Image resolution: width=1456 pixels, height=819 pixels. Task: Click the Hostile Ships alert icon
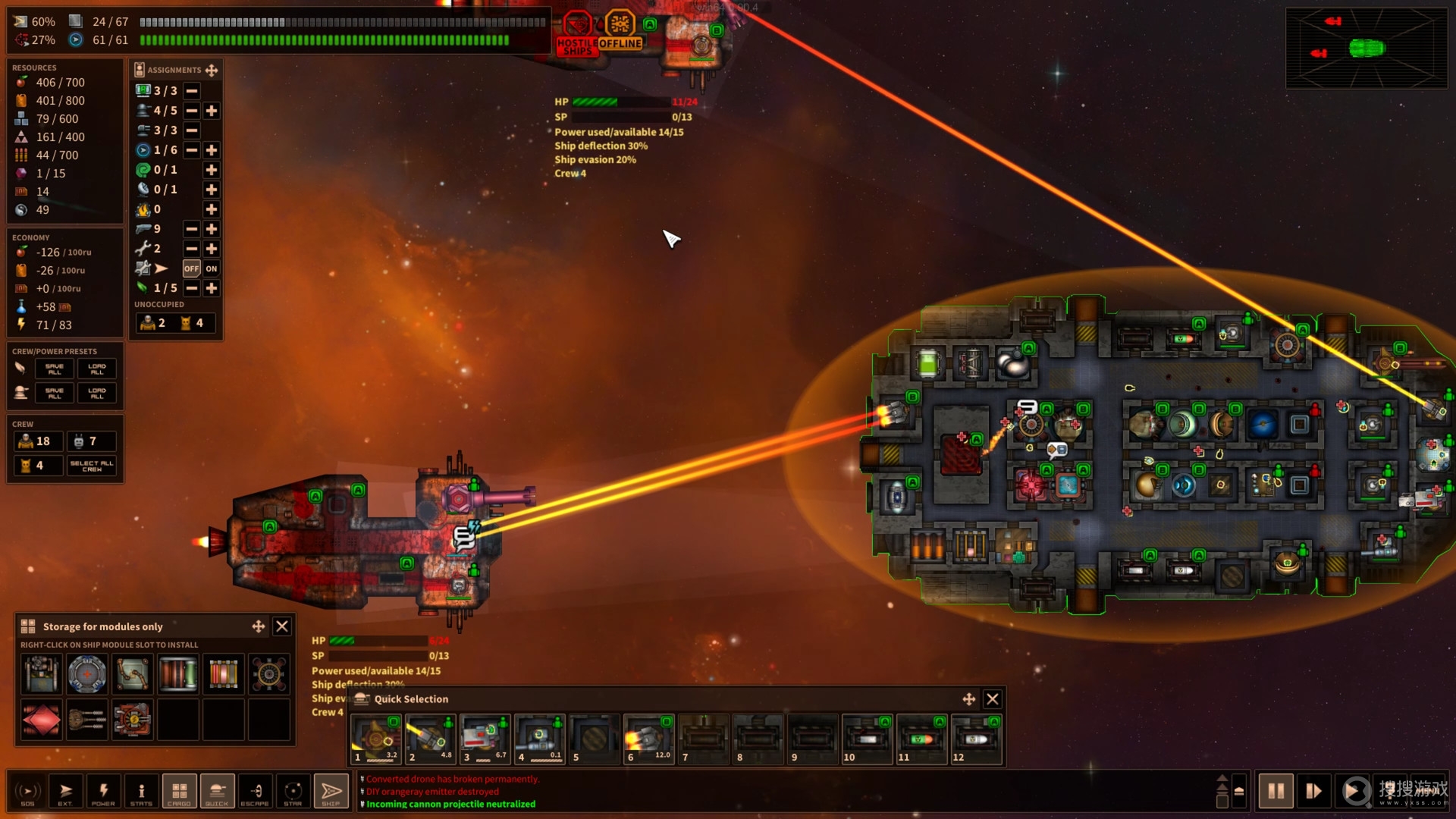pyautogui.click(x=577, y=33)
